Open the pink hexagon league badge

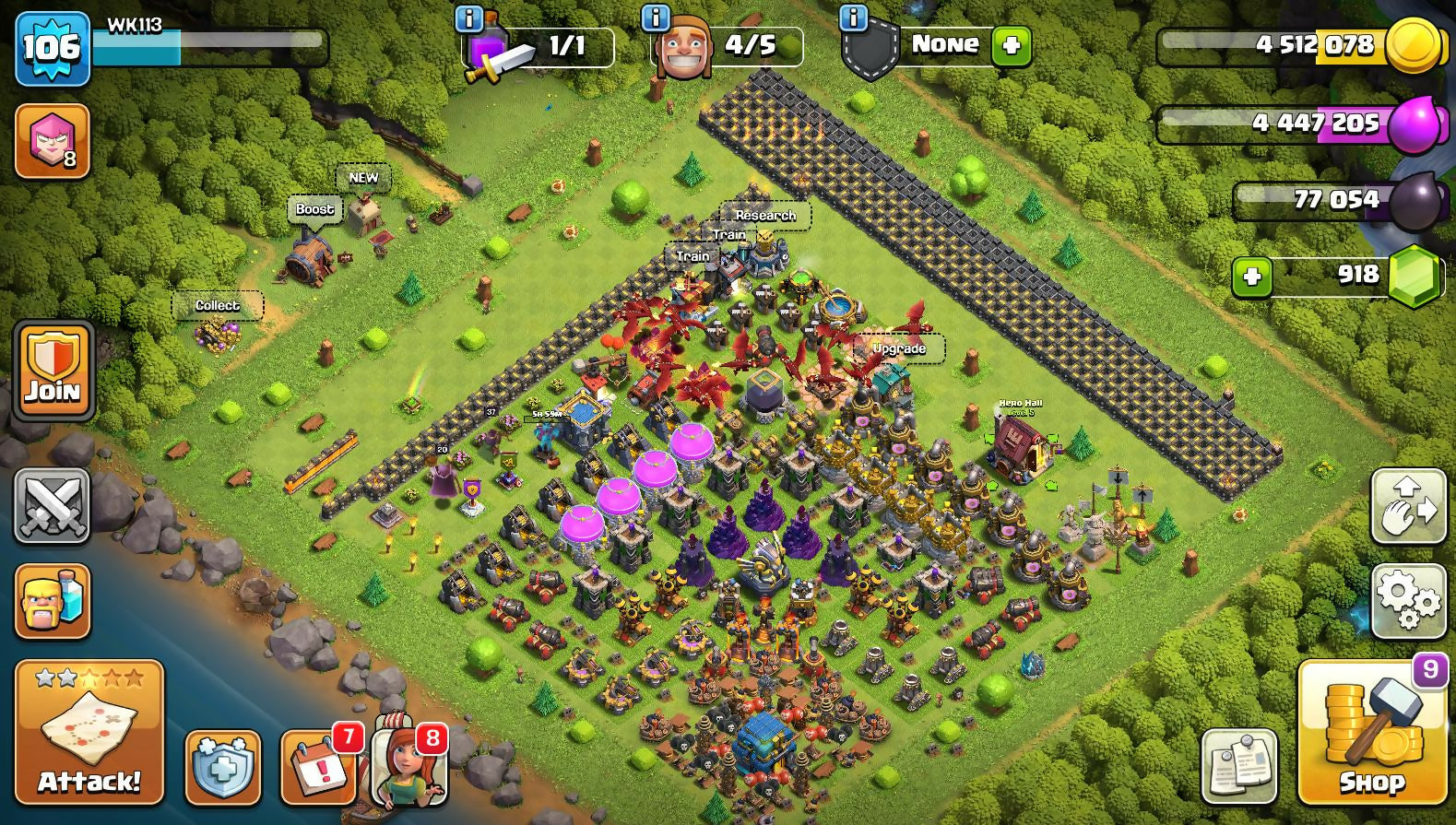pyautogui.click(x=53, y=141)
